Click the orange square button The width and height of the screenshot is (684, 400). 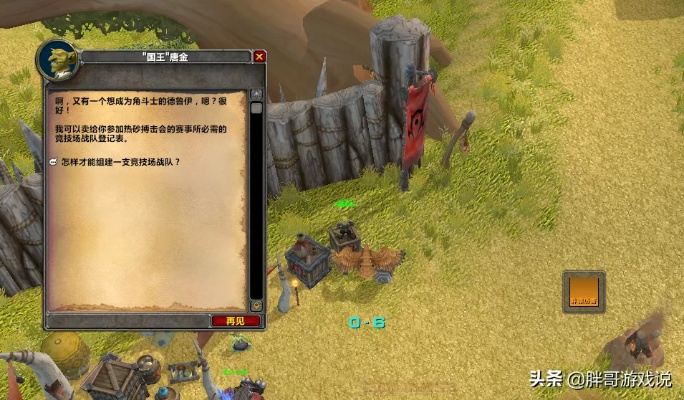[583, 291]
